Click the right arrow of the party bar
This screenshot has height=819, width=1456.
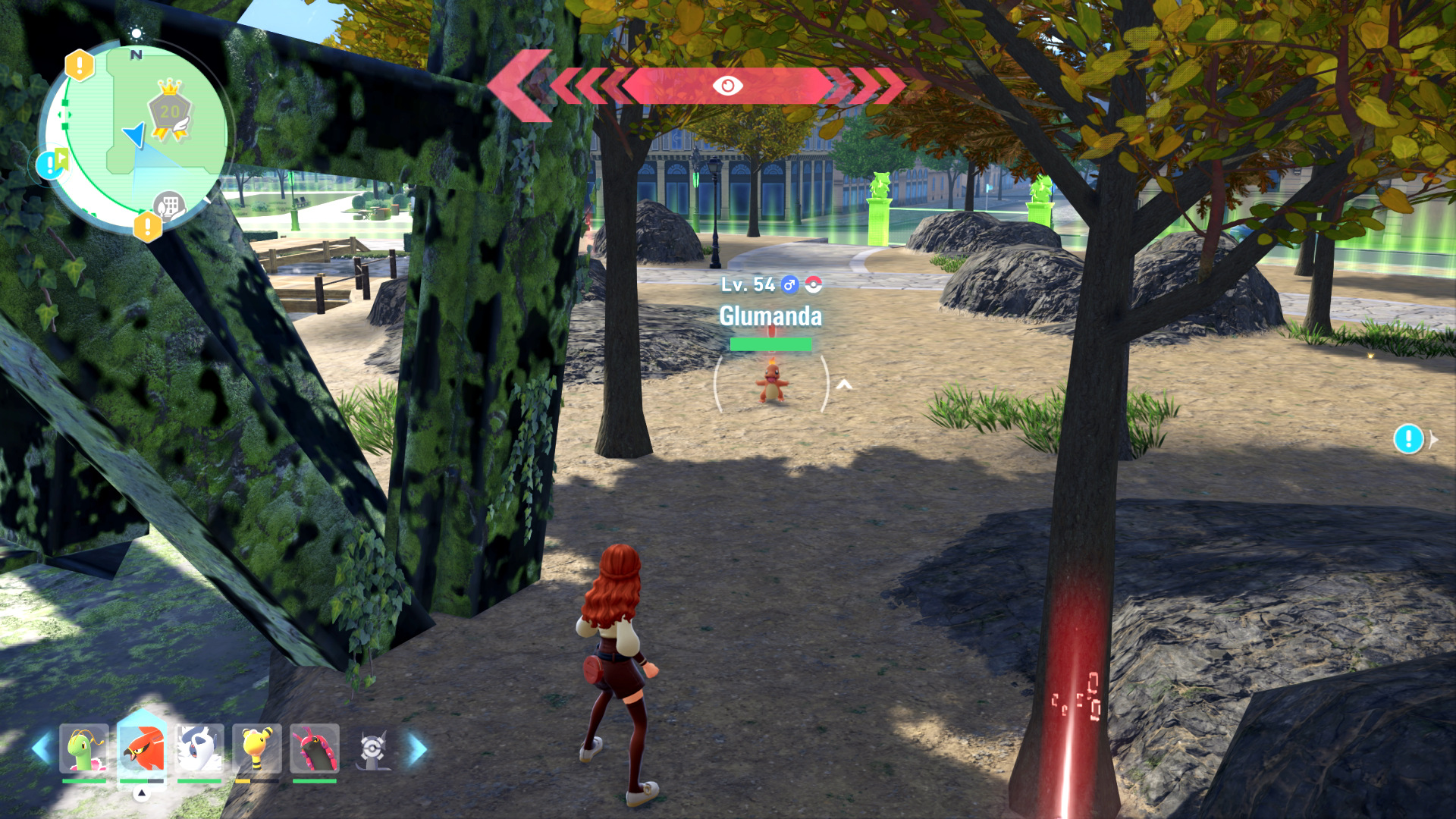point(417,748)
